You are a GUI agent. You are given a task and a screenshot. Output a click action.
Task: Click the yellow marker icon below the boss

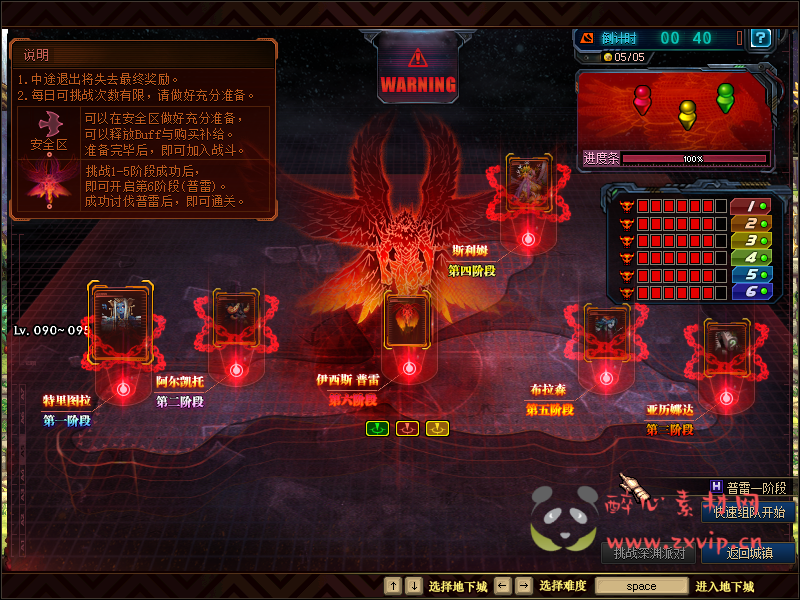coord(437,428)
